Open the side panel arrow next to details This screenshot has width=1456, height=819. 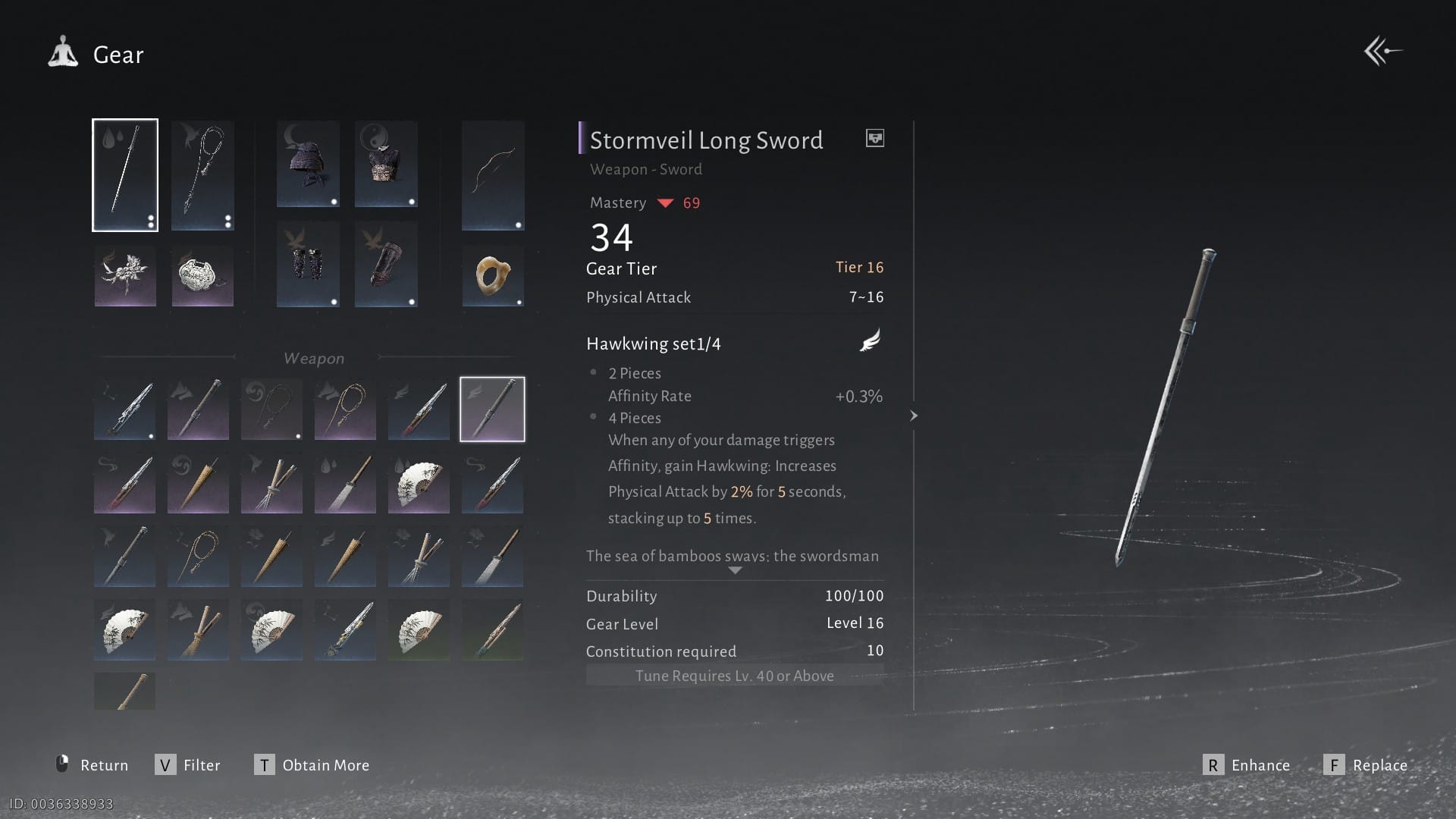click(x=914, y=416)
